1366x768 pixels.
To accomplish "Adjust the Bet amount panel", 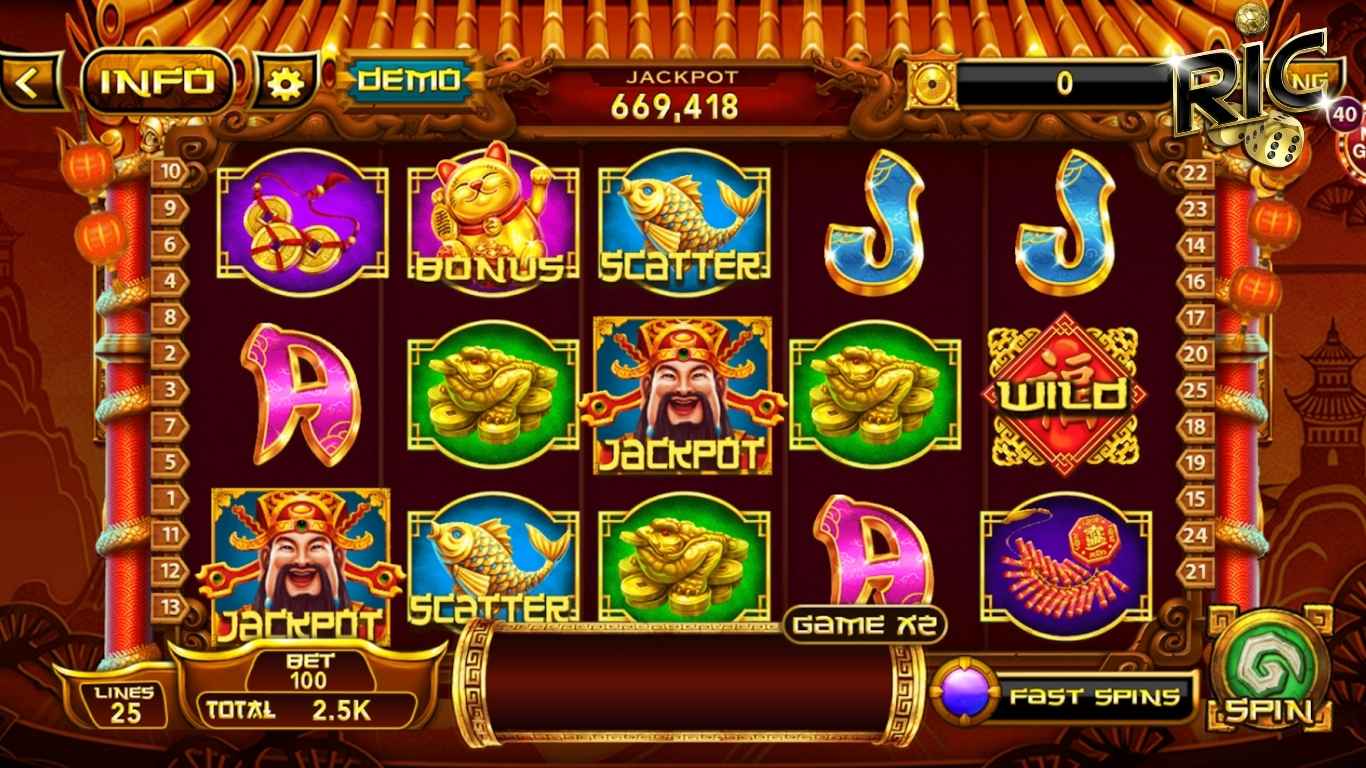I will click(x=307, y=672).
